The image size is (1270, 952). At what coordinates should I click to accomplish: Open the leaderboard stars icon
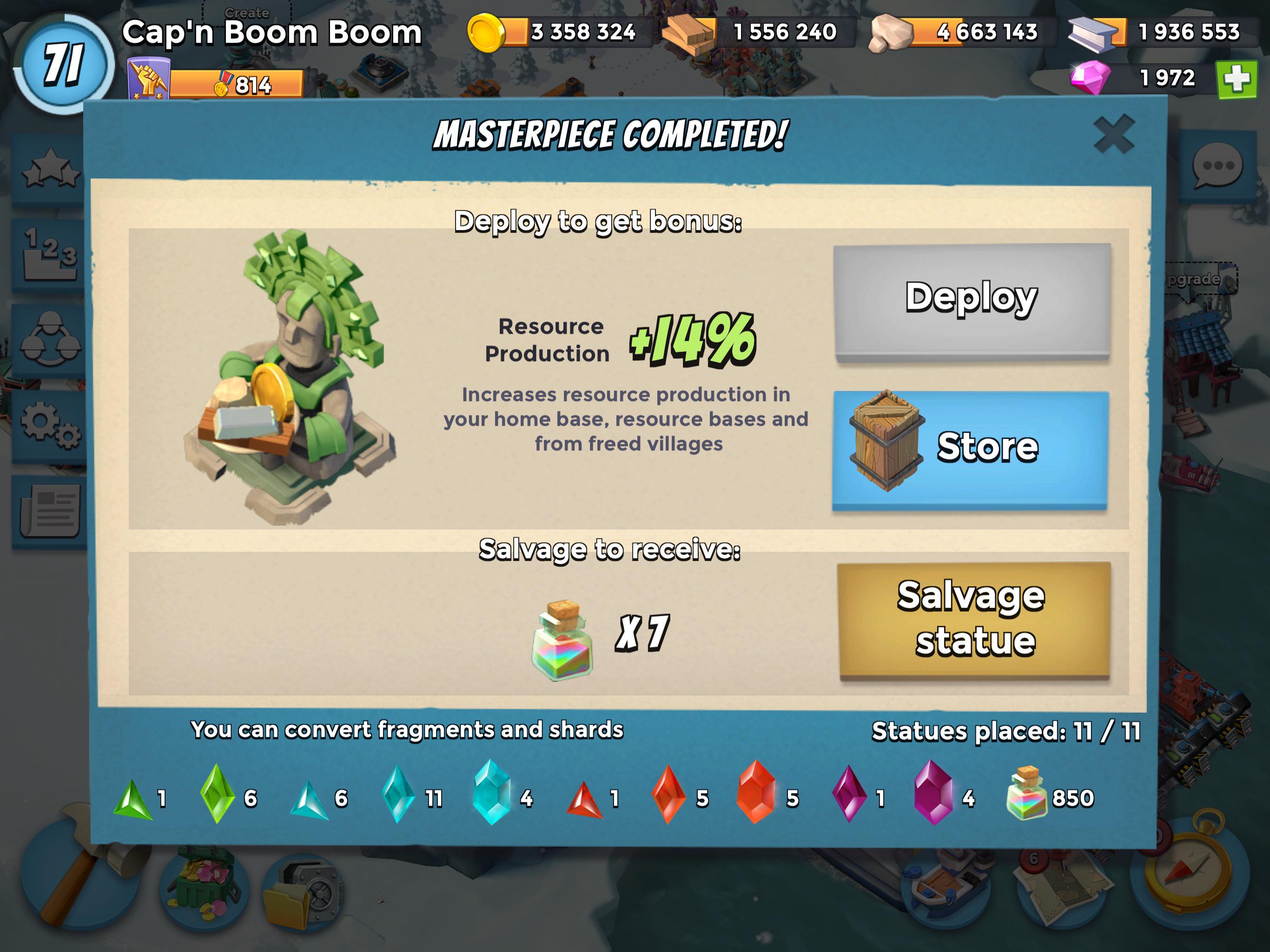(x=49, y=169)
